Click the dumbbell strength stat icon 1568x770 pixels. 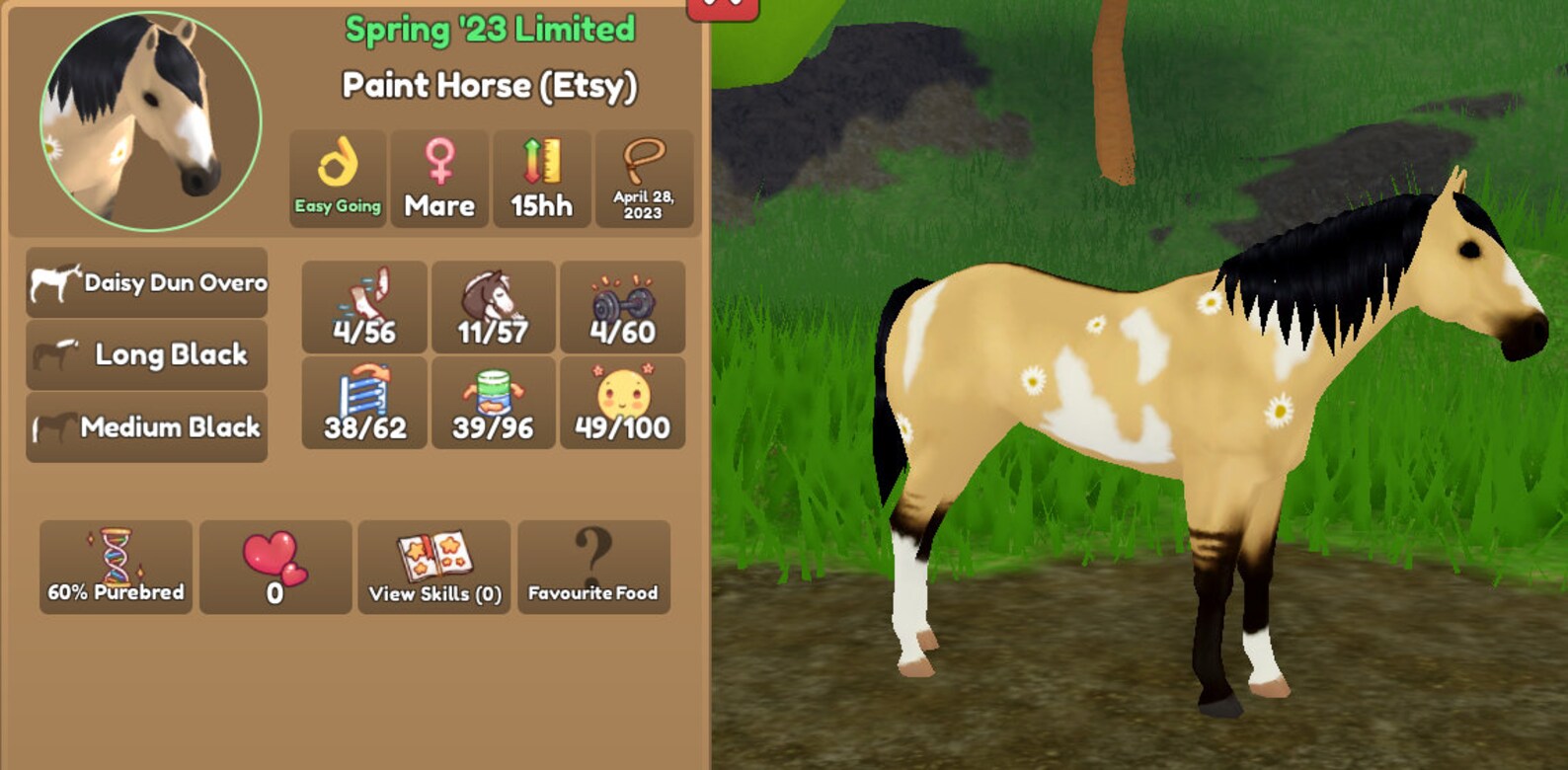(622, 306)
